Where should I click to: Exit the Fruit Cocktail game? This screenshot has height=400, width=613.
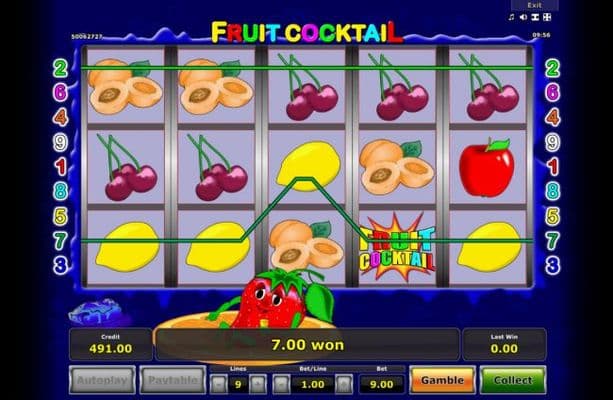click(535, 5)
